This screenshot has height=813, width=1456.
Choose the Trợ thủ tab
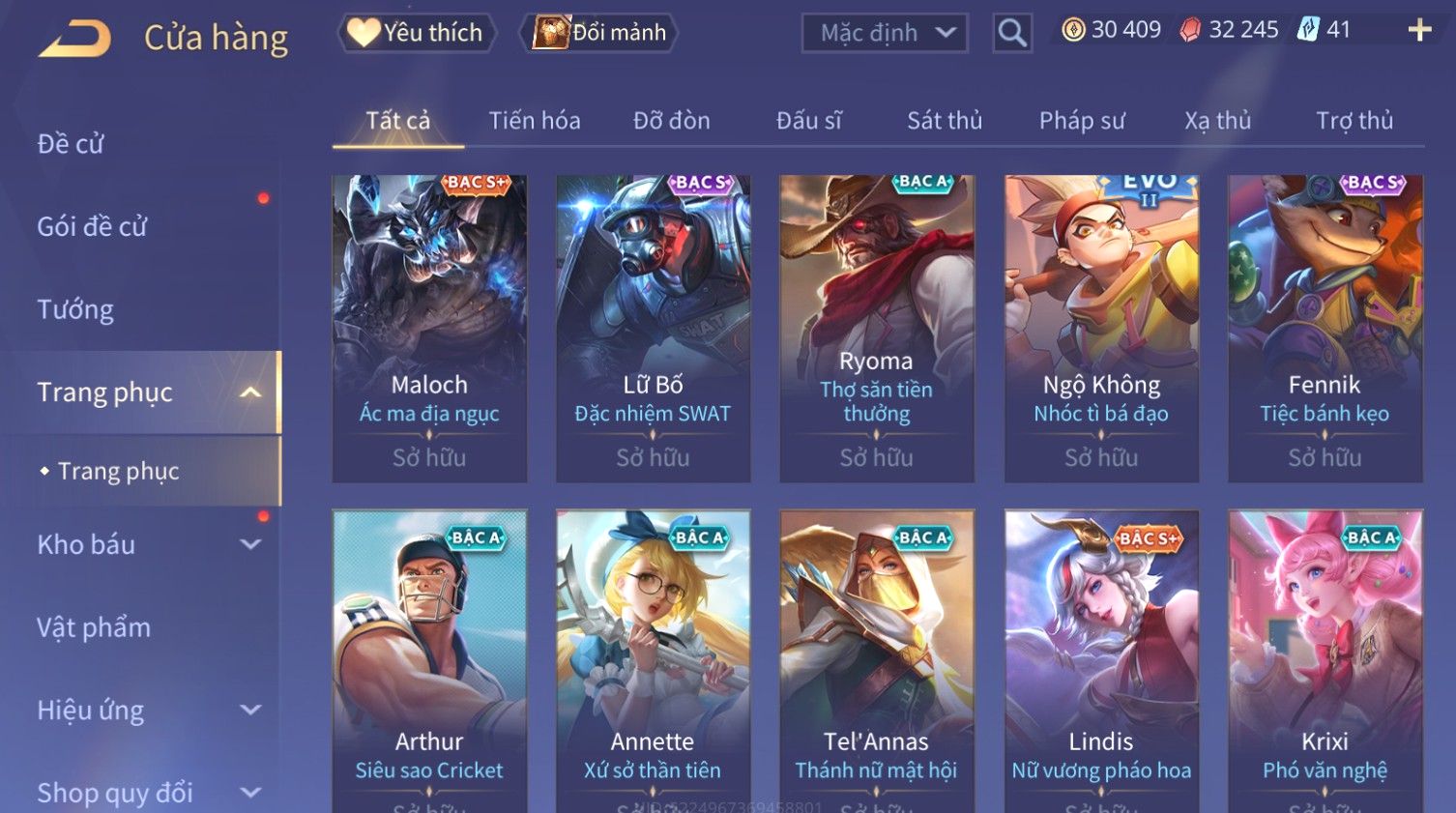(1354, 121)
